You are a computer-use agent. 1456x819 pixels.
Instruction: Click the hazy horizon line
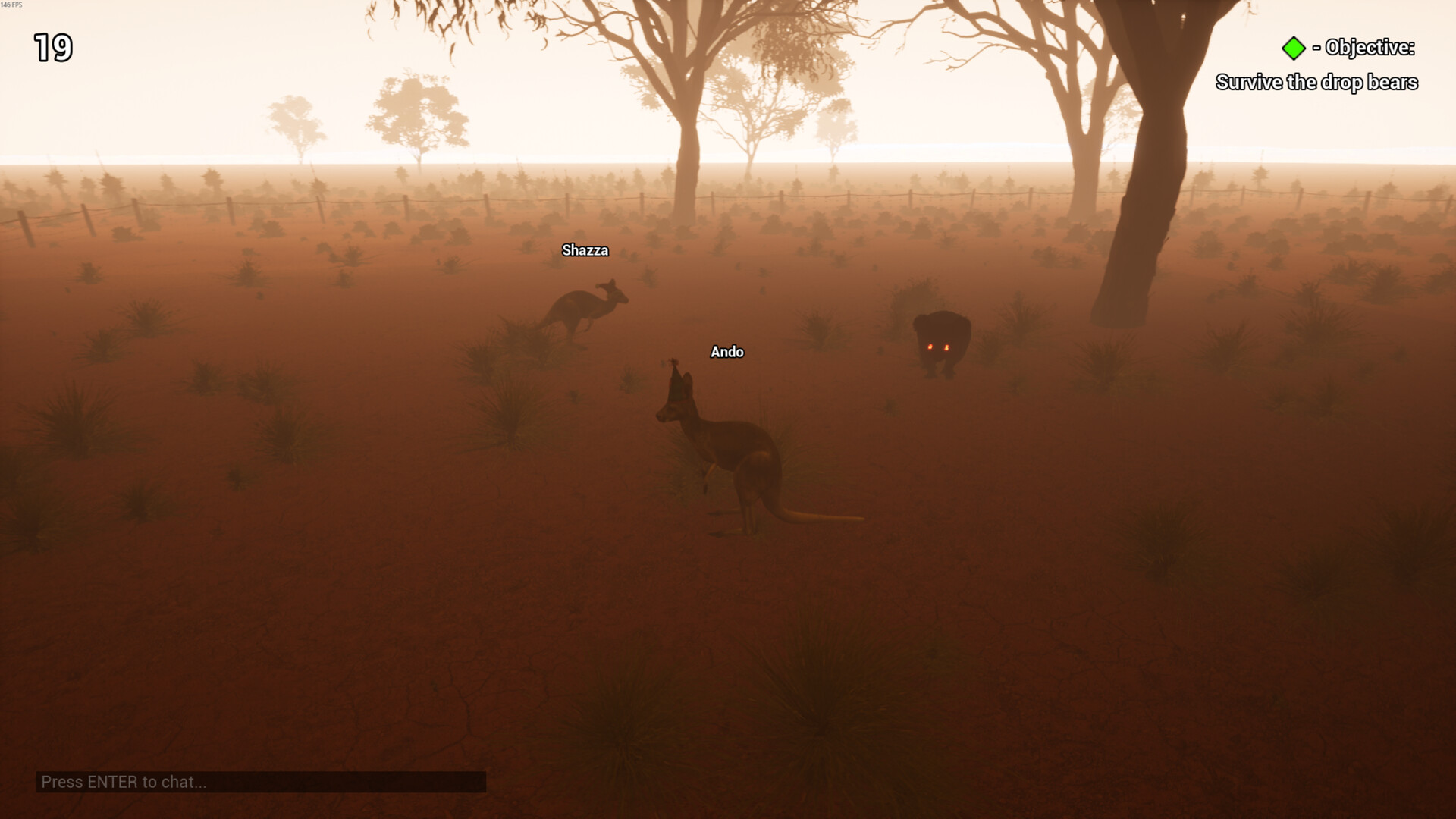(x=303, y=163)
